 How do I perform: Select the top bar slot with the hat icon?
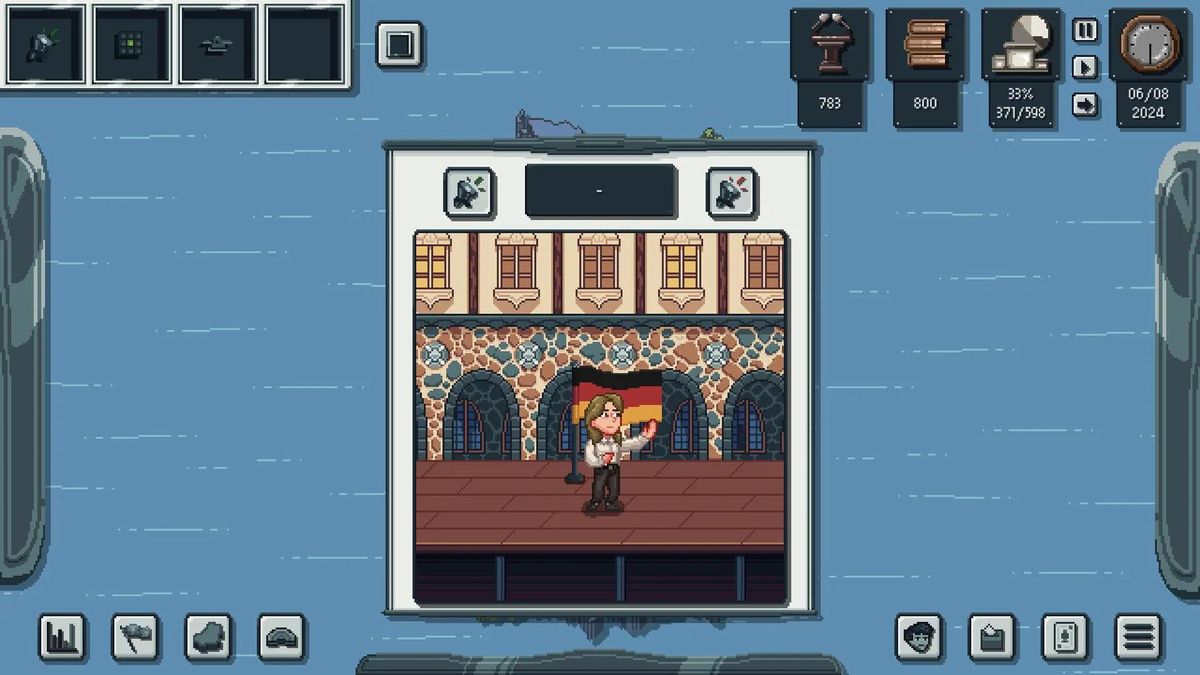tap(217, 45)
